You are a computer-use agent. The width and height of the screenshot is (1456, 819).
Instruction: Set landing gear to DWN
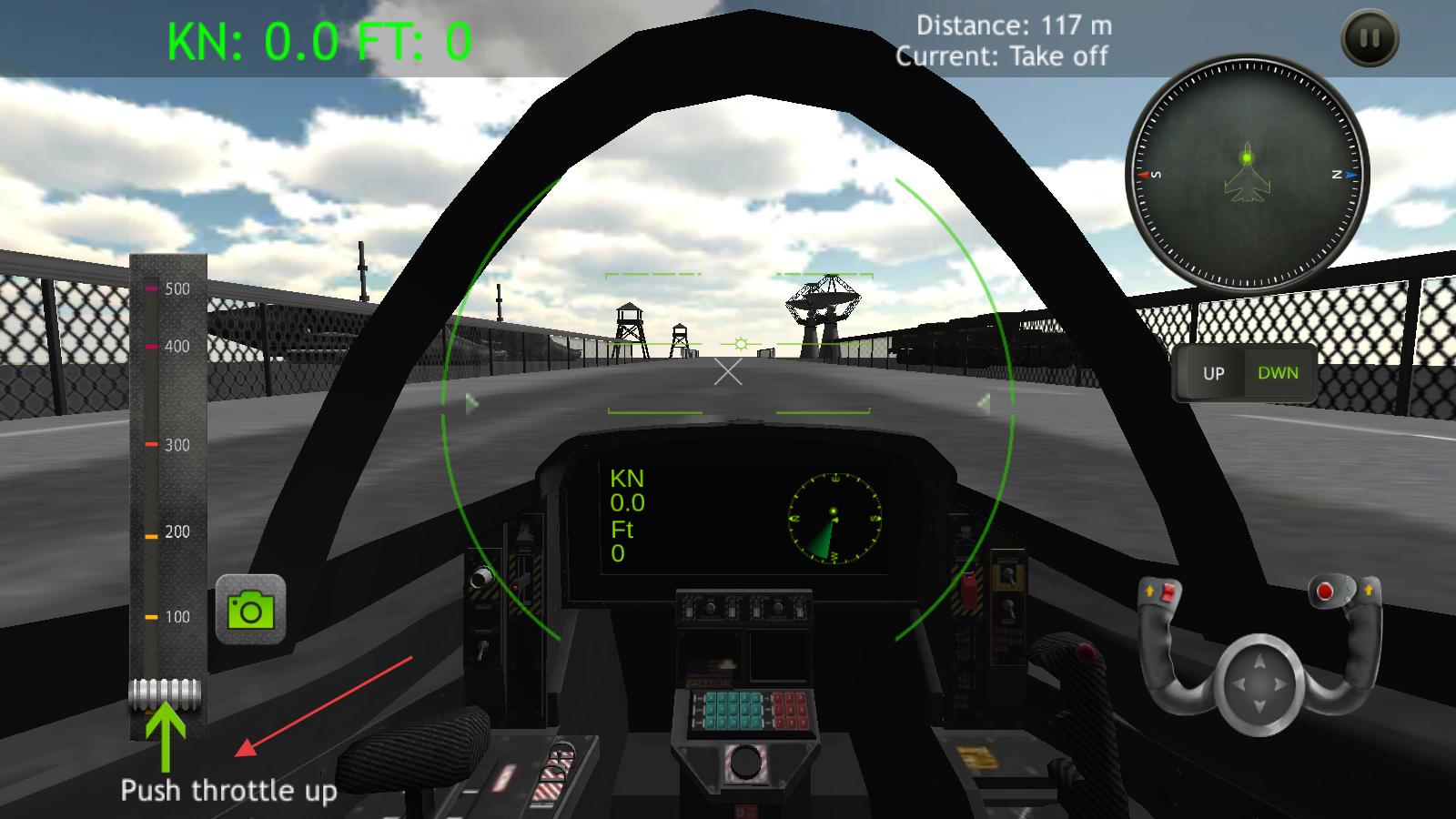point(1278,373)
